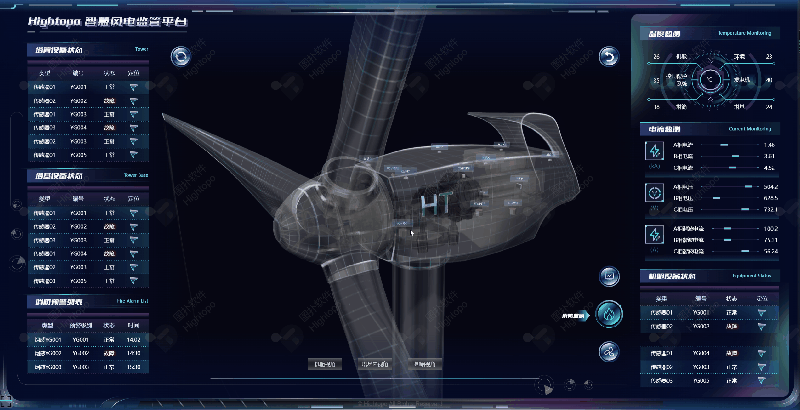Image resolution: width=800 pixels, height=410 pixels.
Task: Click the crosshair icon in Current Monitoring
Action: tap(655, 192)
